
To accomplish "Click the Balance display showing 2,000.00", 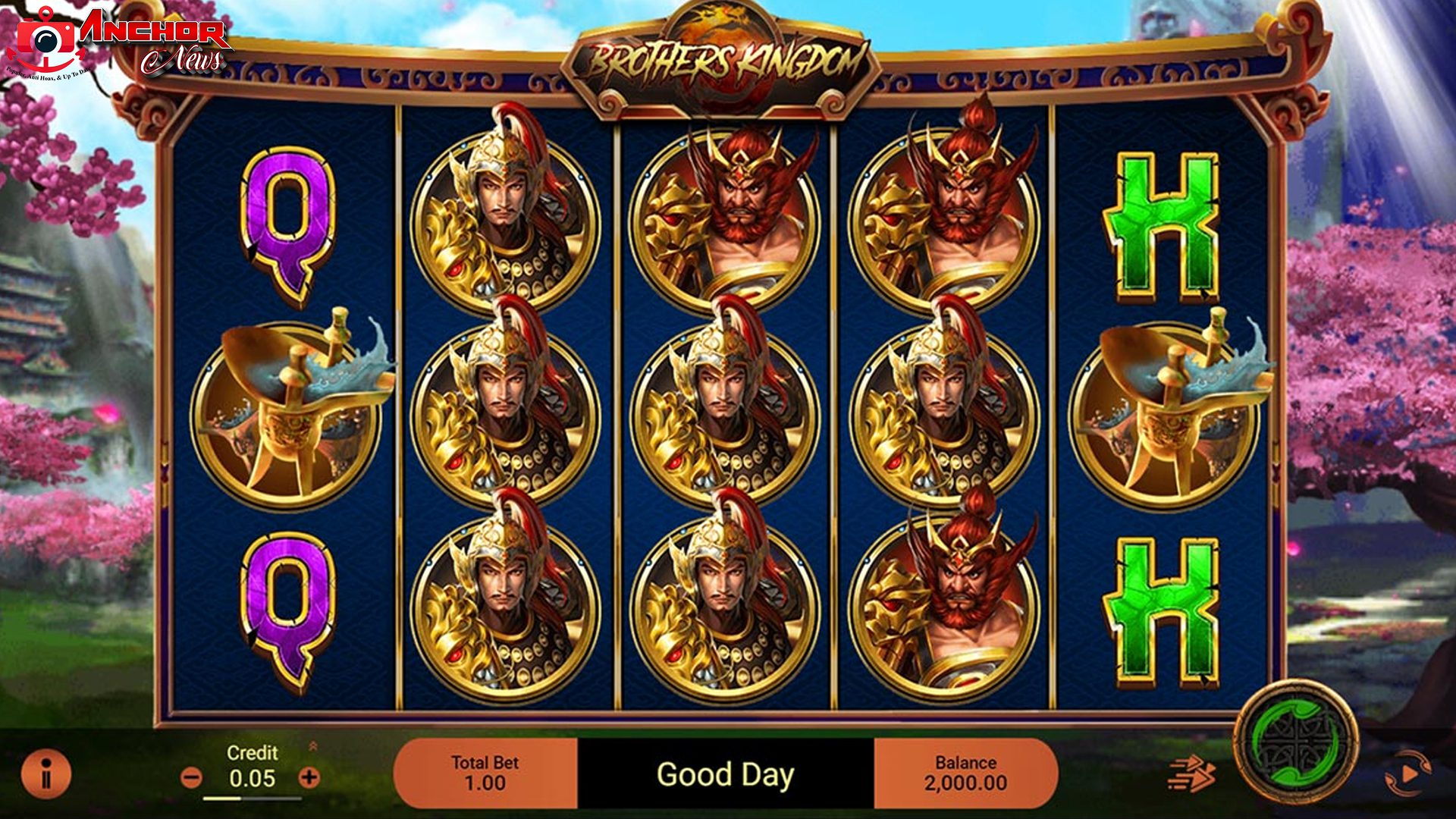I will coord(968,775).
